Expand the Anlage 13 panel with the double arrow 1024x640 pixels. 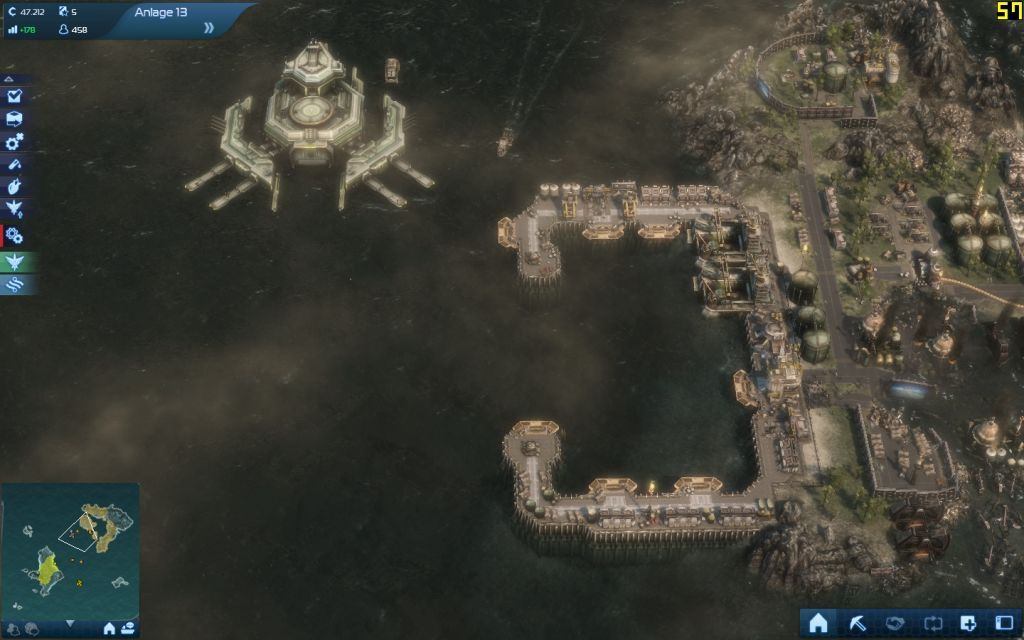click(x=209, y=27)
